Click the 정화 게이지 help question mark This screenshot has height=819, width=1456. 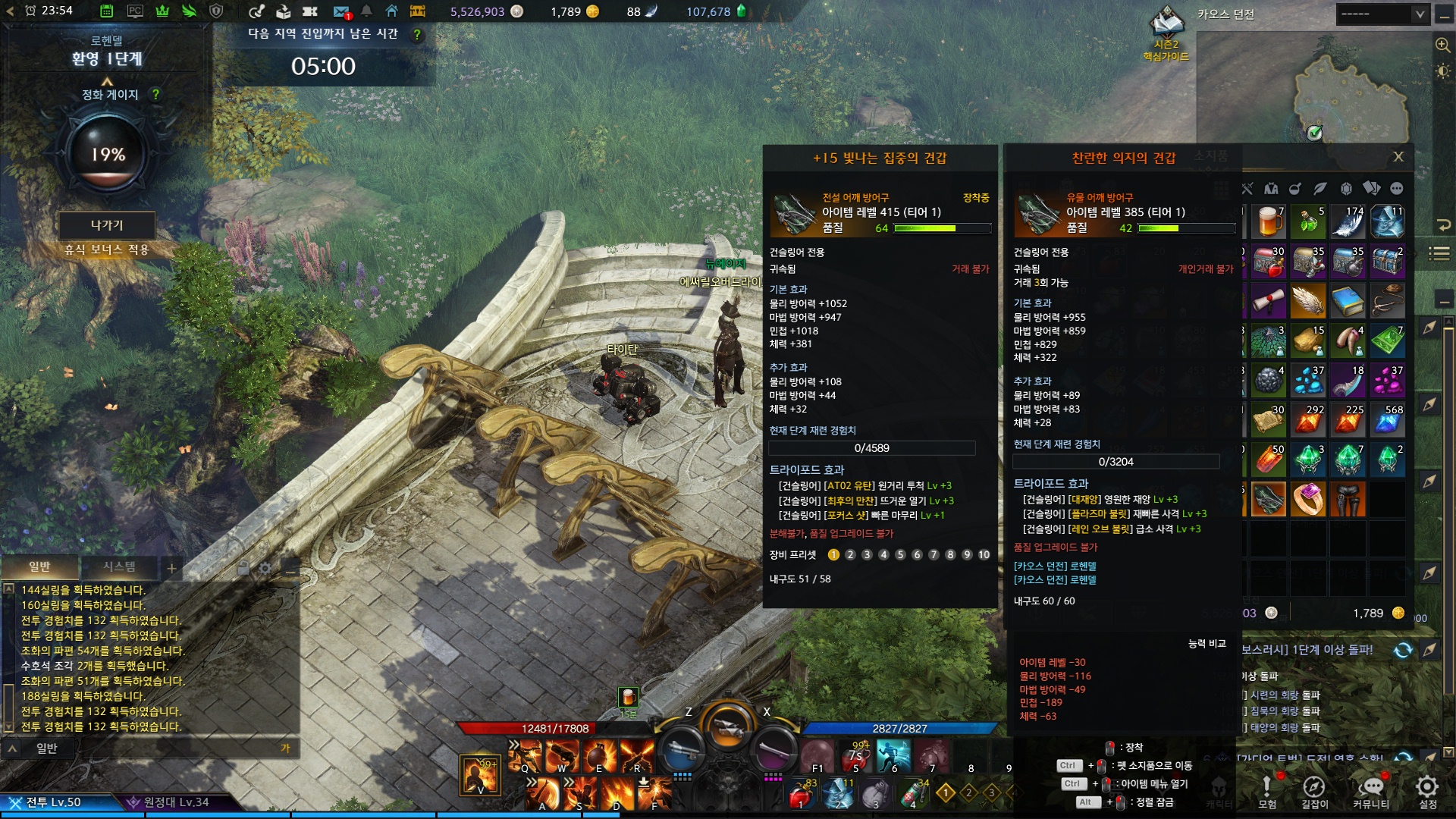tap(155, 95)
